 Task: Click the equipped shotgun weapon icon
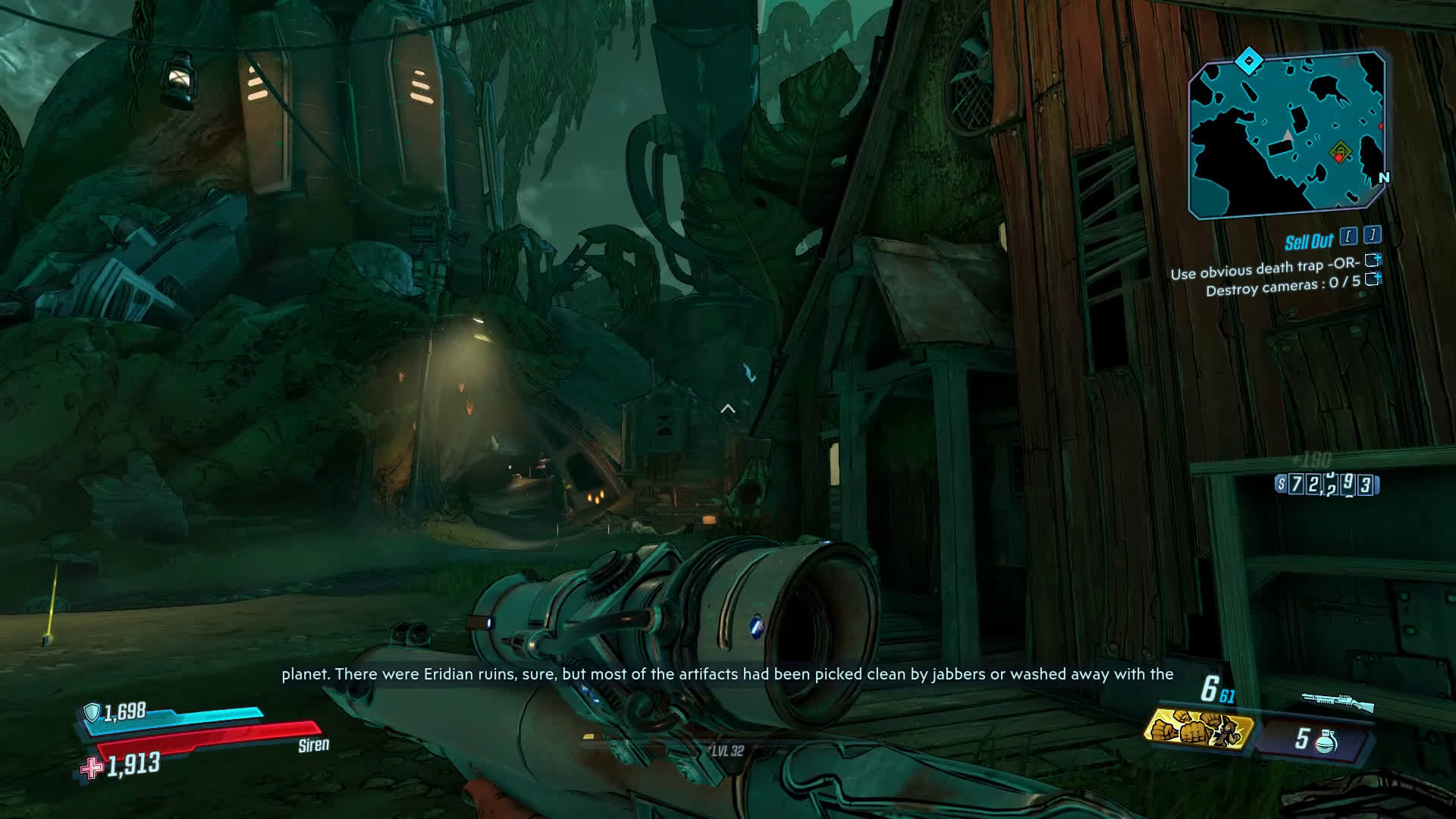pyautogui.click(x=1337, y=701)
